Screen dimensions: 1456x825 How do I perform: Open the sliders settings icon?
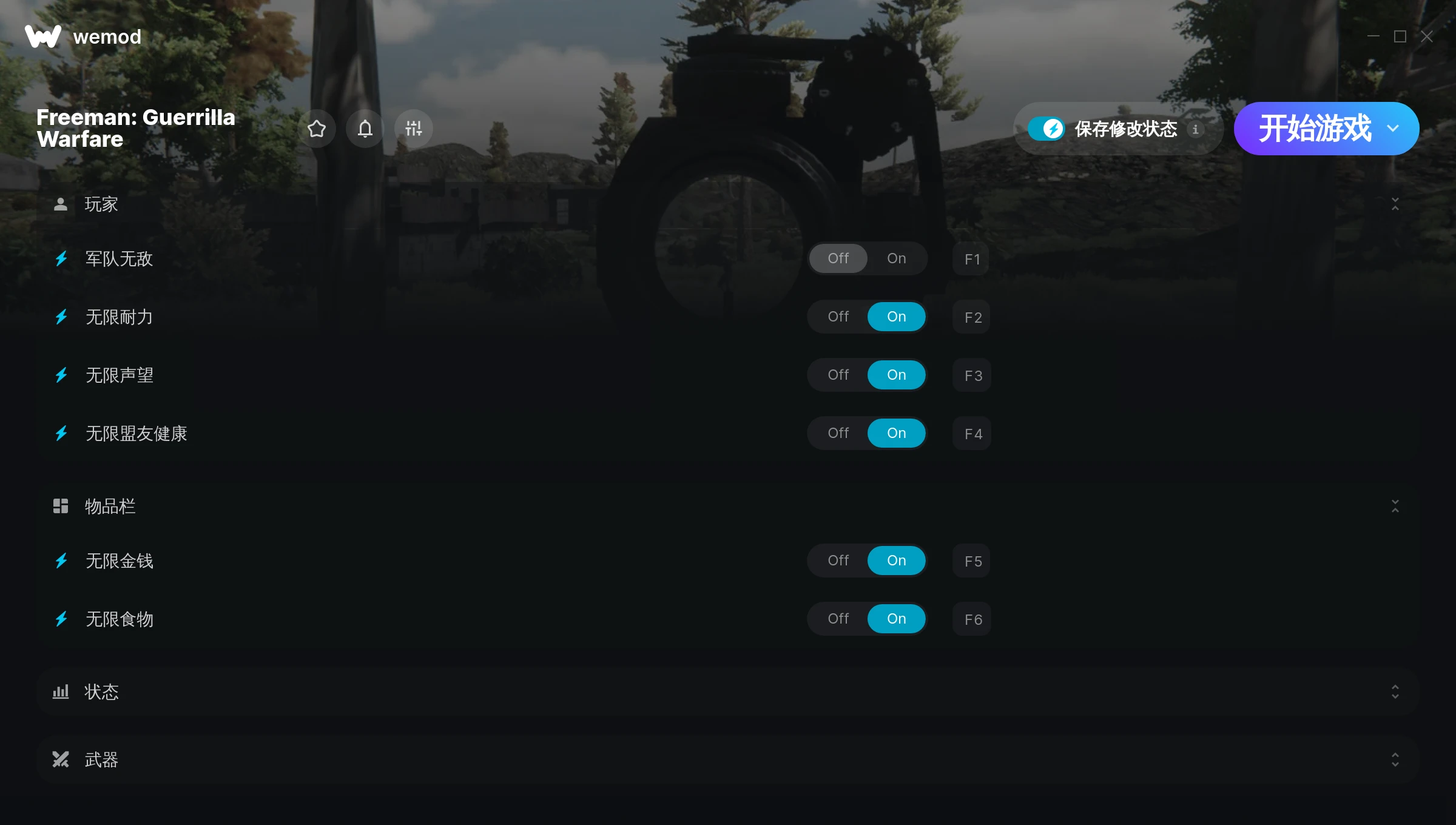click(414, 129)
